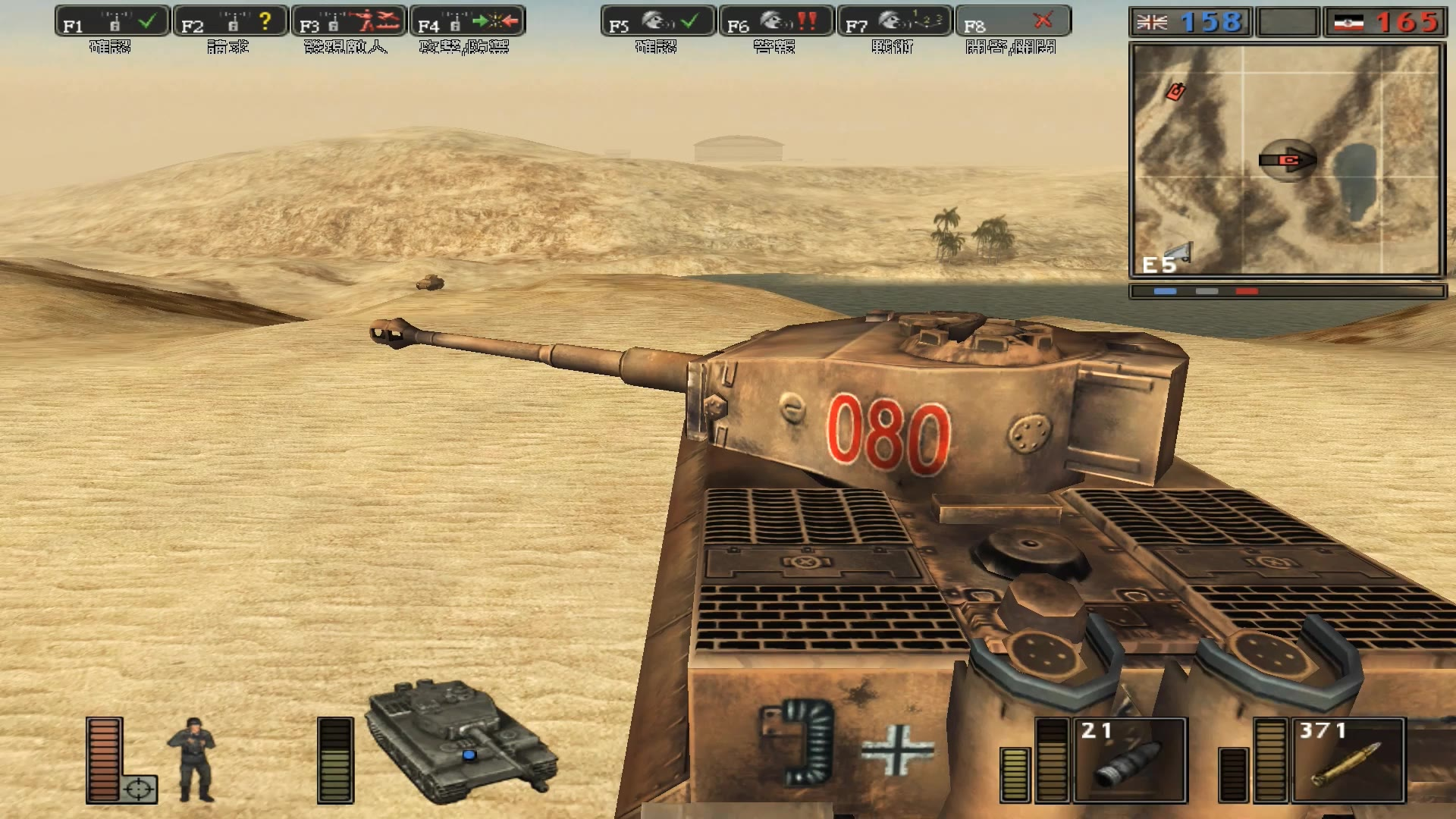Choose the voice confirm checkmark command
Image resolution: width=1456 pixels, height=819 pixels.
(x=657, y=21)
